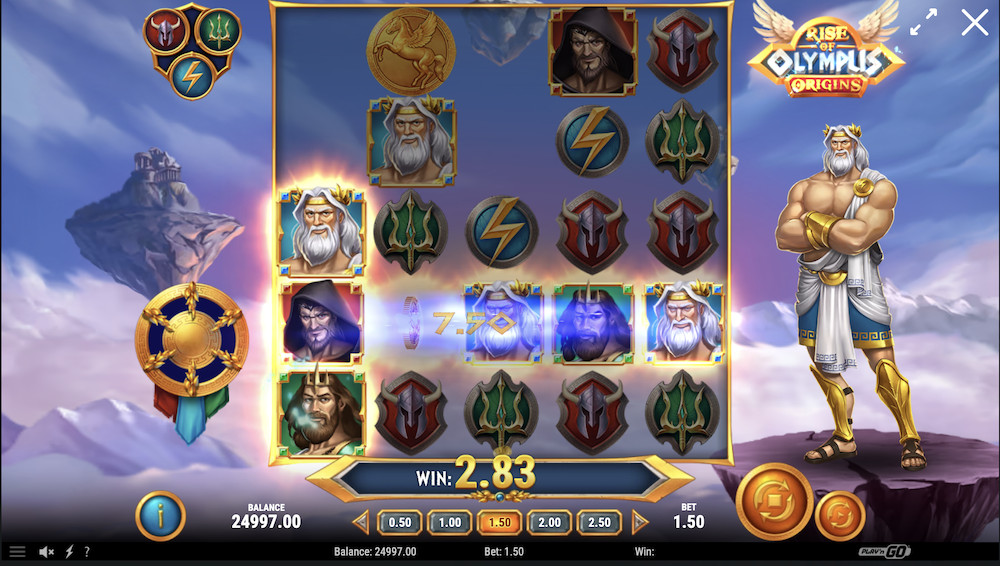Toggle the sound mute icon

pyautogui.click(x=46, y=551)
